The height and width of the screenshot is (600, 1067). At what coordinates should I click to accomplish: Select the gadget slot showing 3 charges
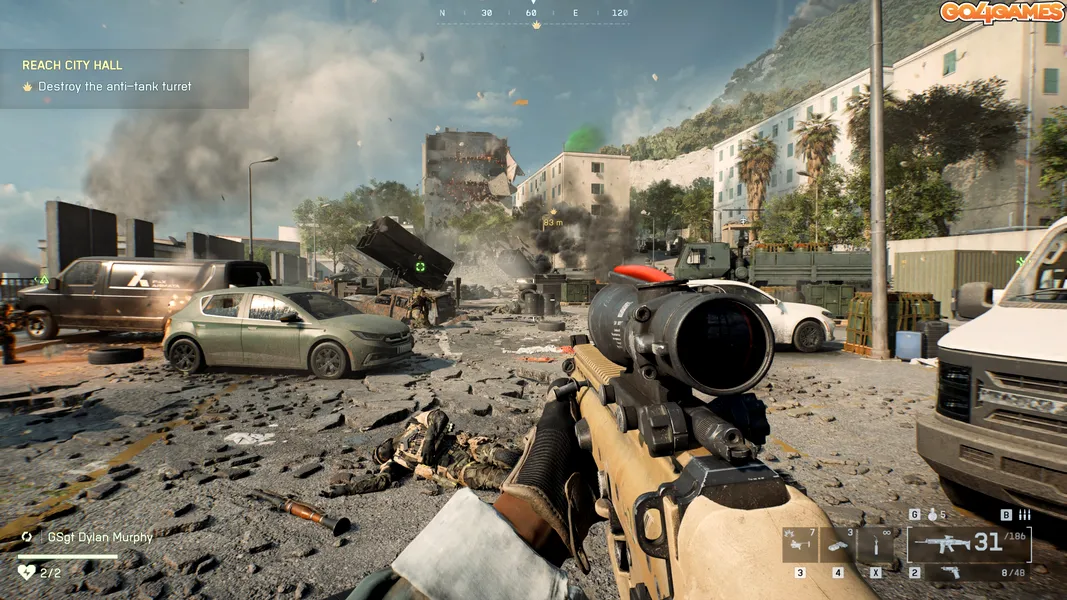837,545
